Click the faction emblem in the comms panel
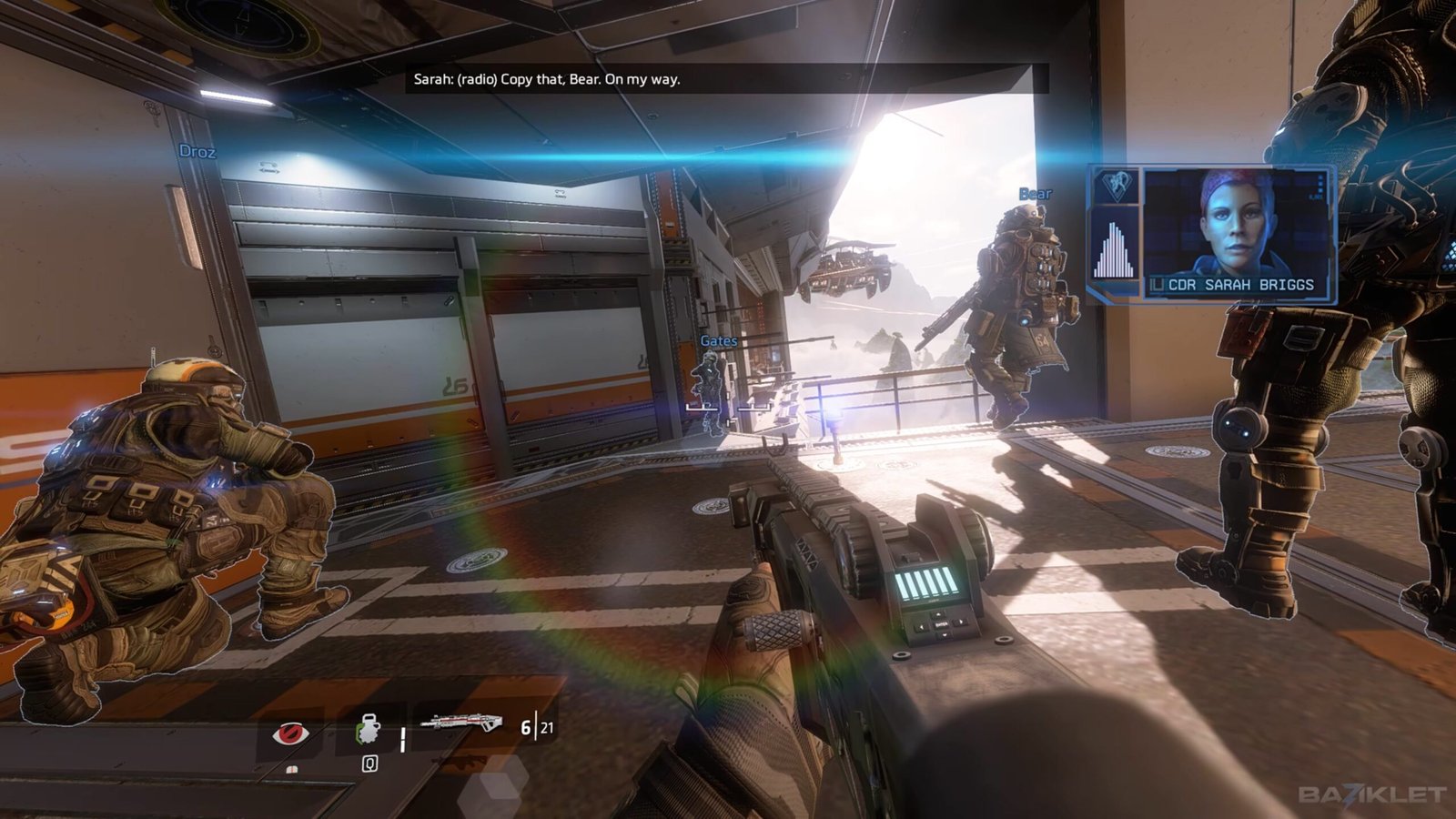Viewport: 1456px width, 819px height. pos(1114,186)
